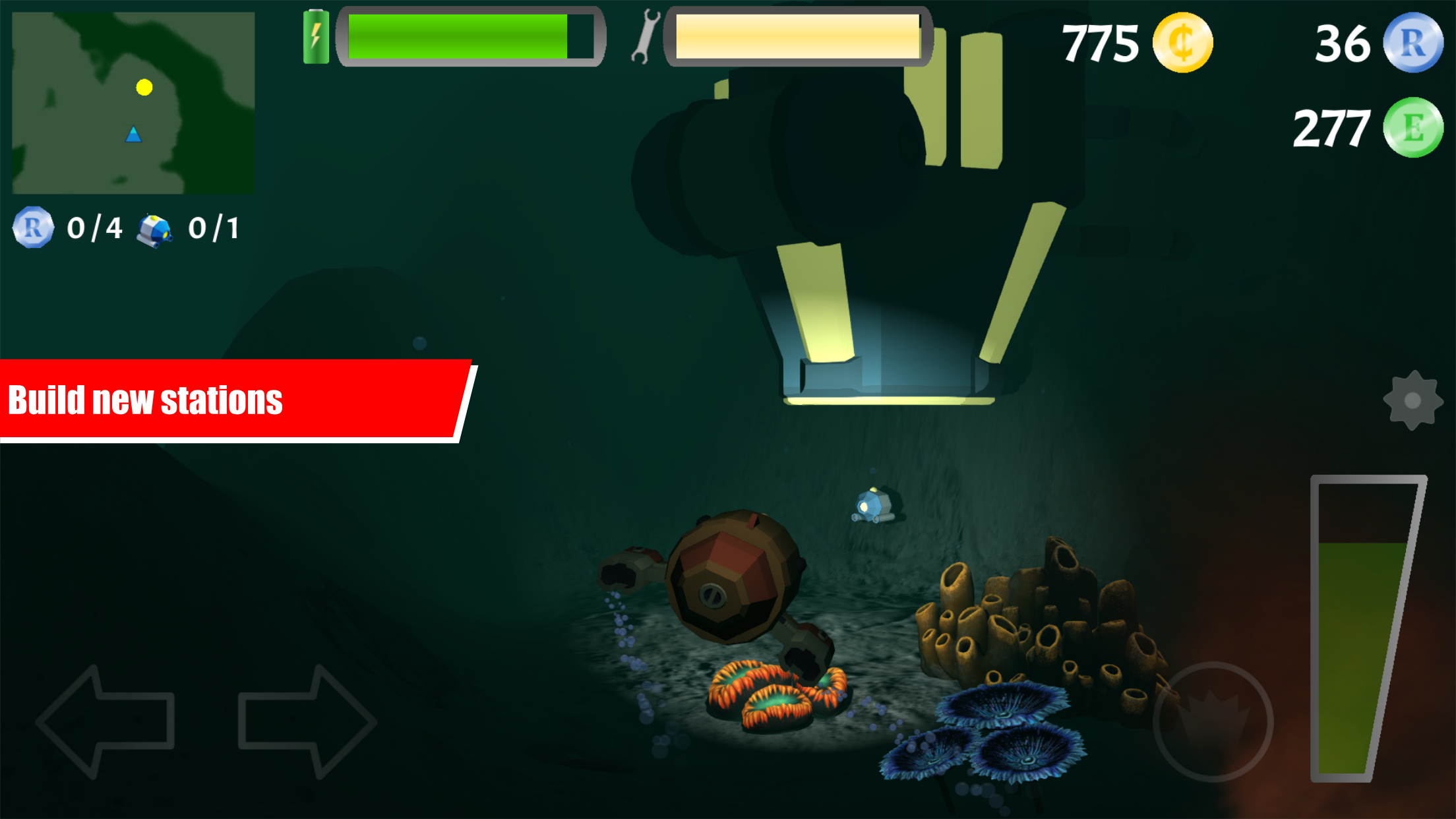Select the R gem collectible counter icon
The image size is (1456, 819).
click(x=32, y=229)
